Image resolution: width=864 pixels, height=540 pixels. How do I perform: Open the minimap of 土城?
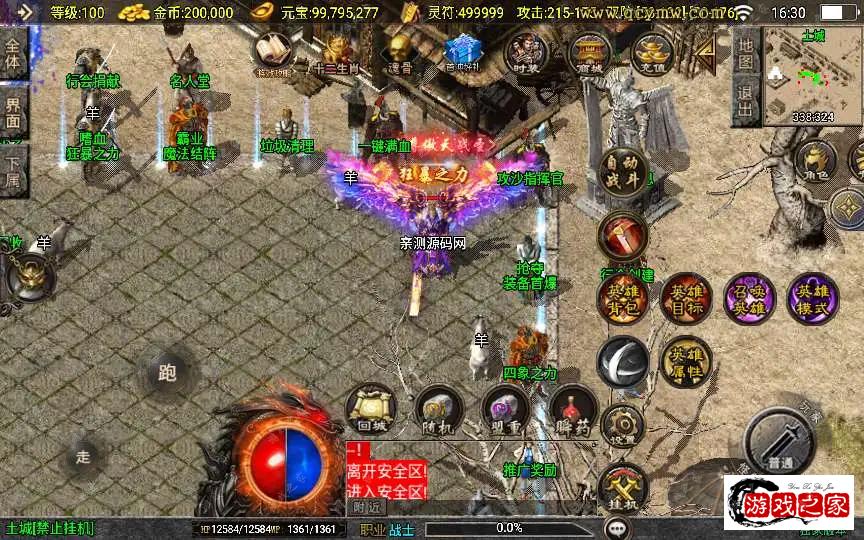point(813,76)
